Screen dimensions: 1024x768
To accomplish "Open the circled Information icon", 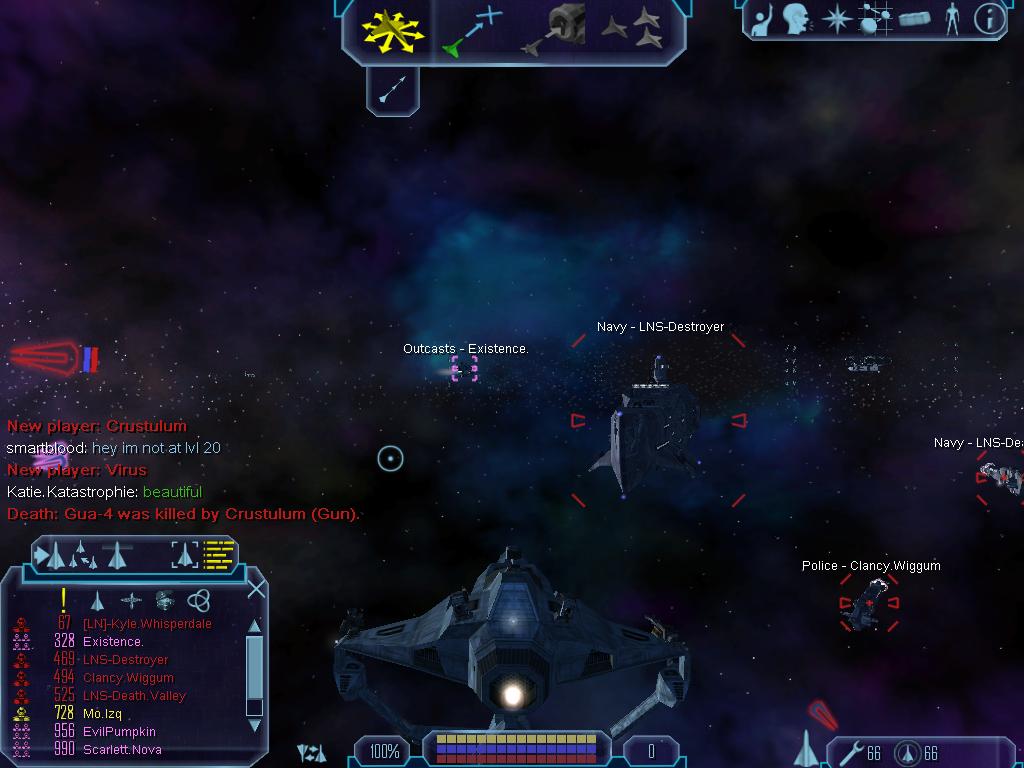I will (x=989, y=19).
